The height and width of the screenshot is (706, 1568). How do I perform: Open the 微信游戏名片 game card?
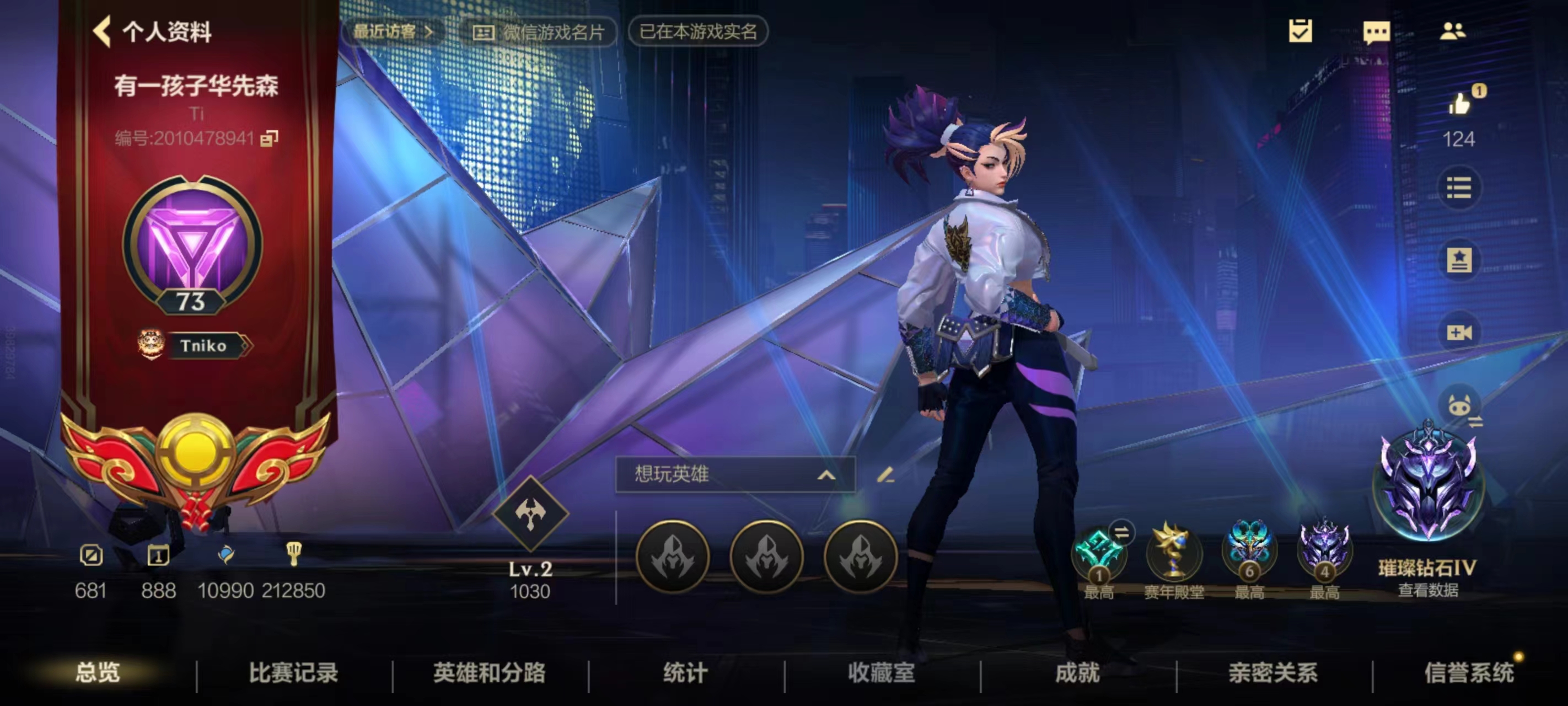539,33
